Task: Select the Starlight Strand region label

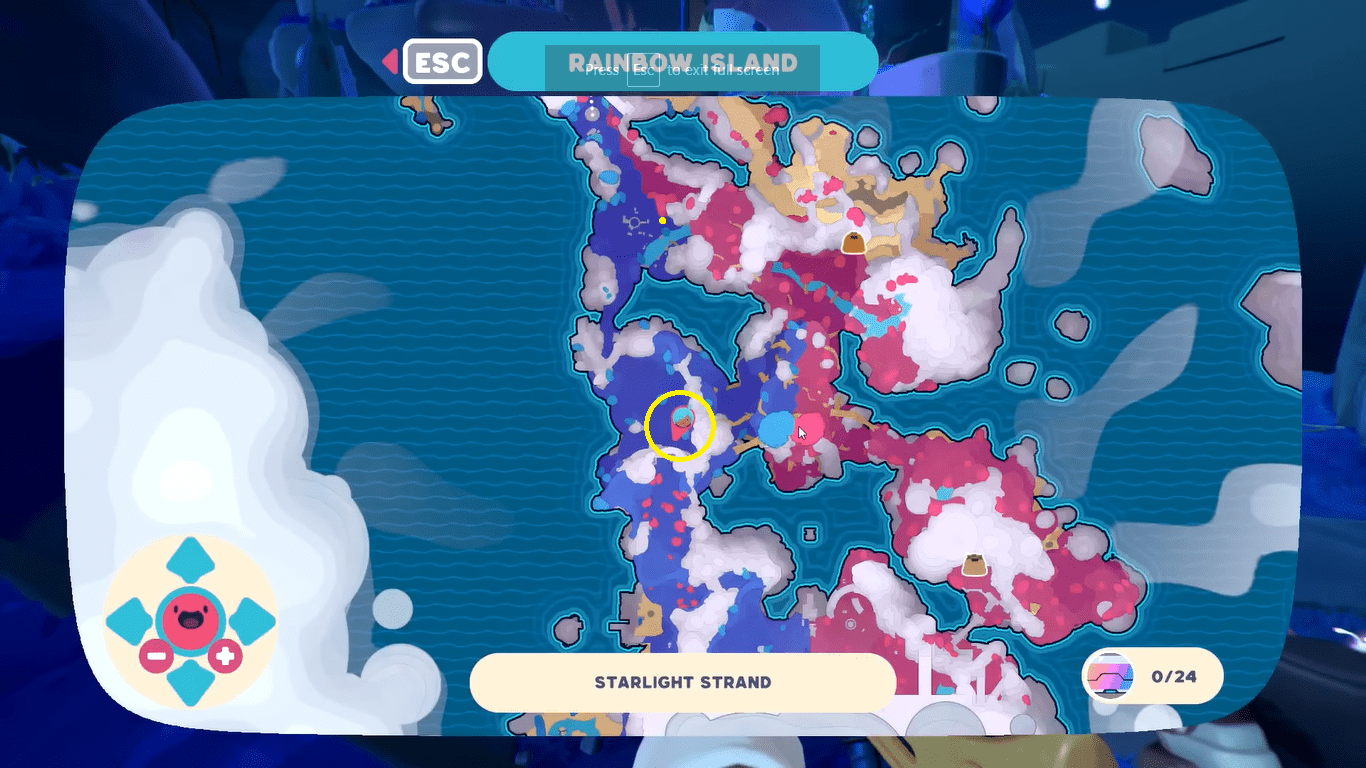Action: tap(683, 682)
